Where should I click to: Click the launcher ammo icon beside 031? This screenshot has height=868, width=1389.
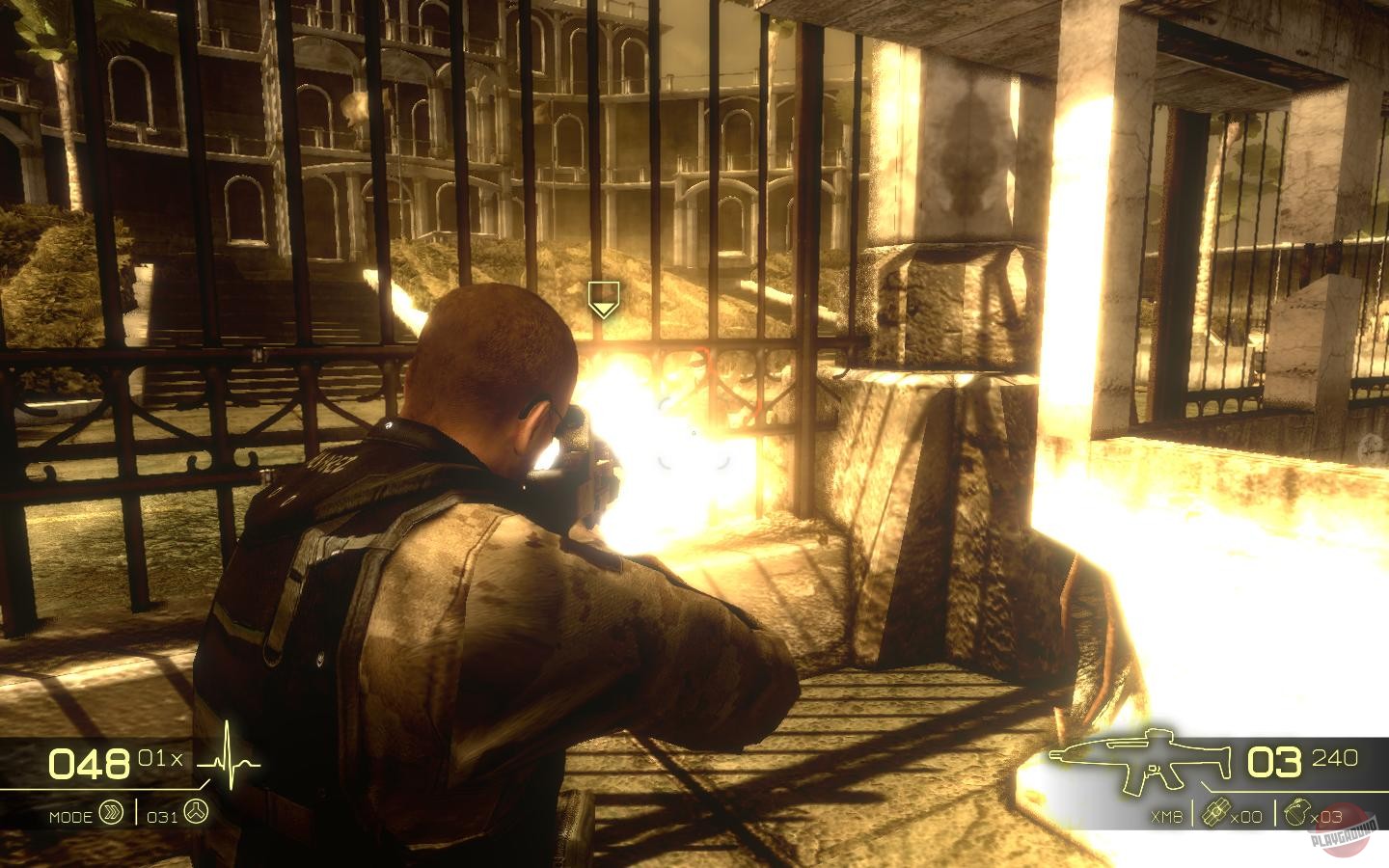click(x=198, y=815)
